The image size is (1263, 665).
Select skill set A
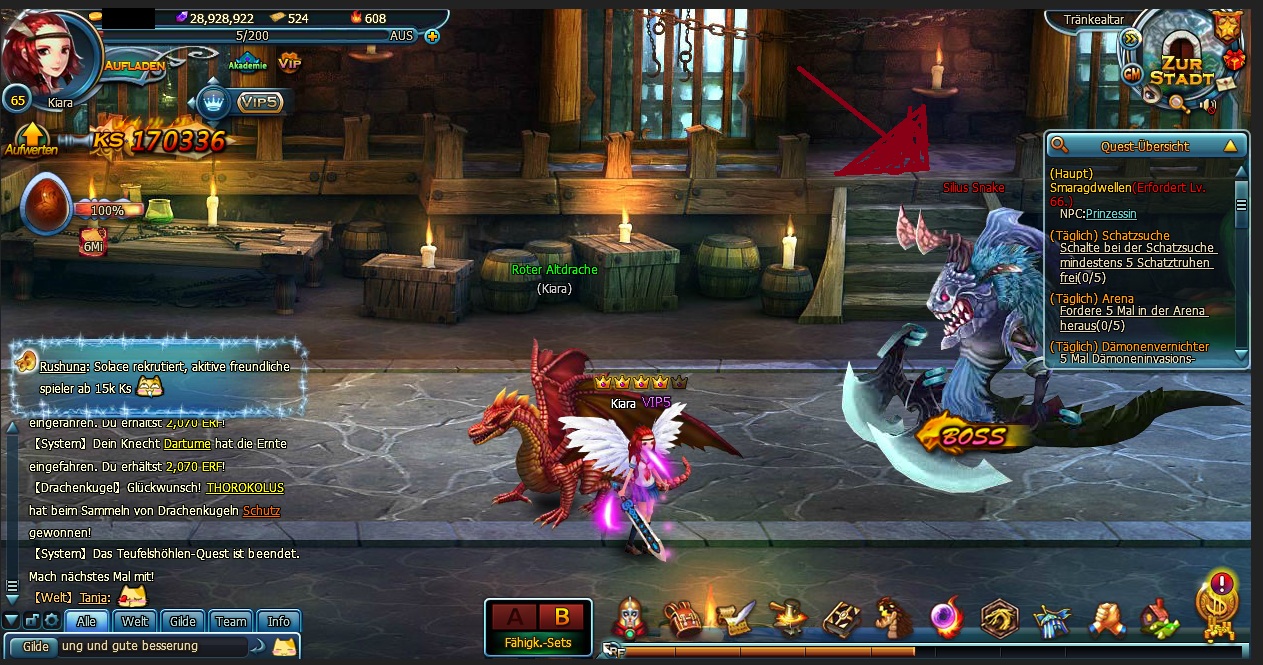514,616
